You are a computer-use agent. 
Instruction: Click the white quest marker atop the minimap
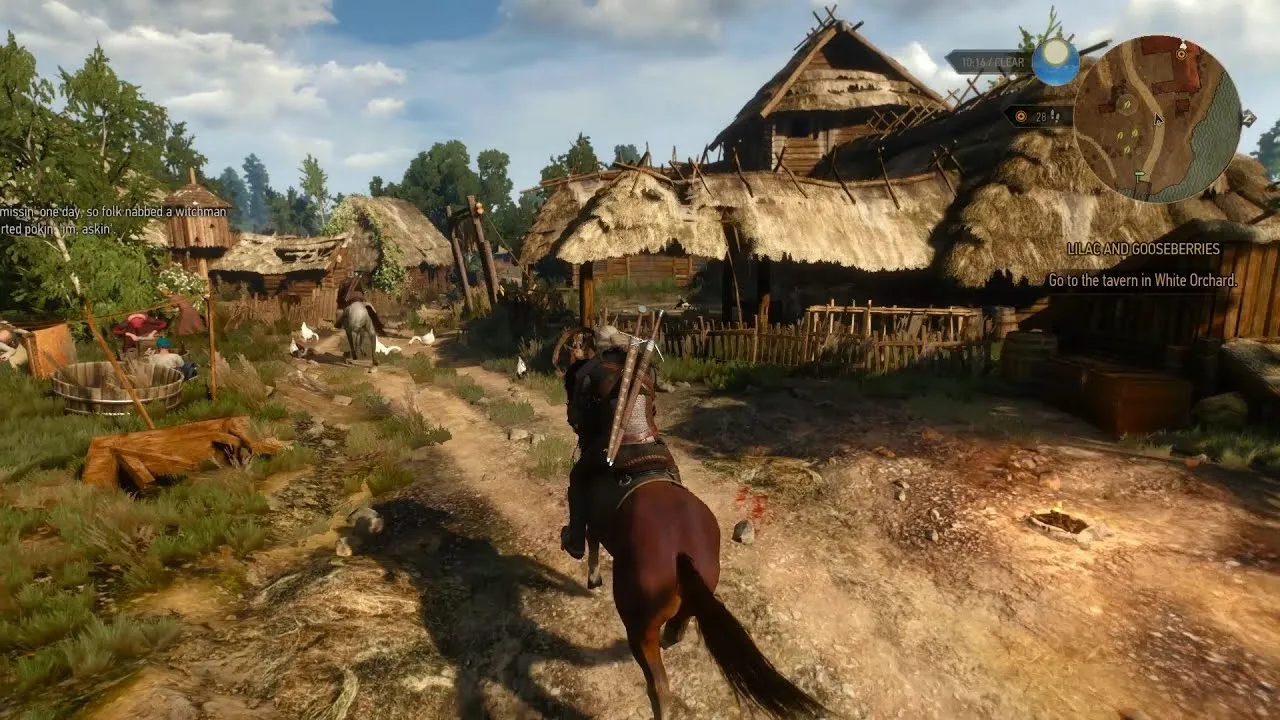point(1183,46)
